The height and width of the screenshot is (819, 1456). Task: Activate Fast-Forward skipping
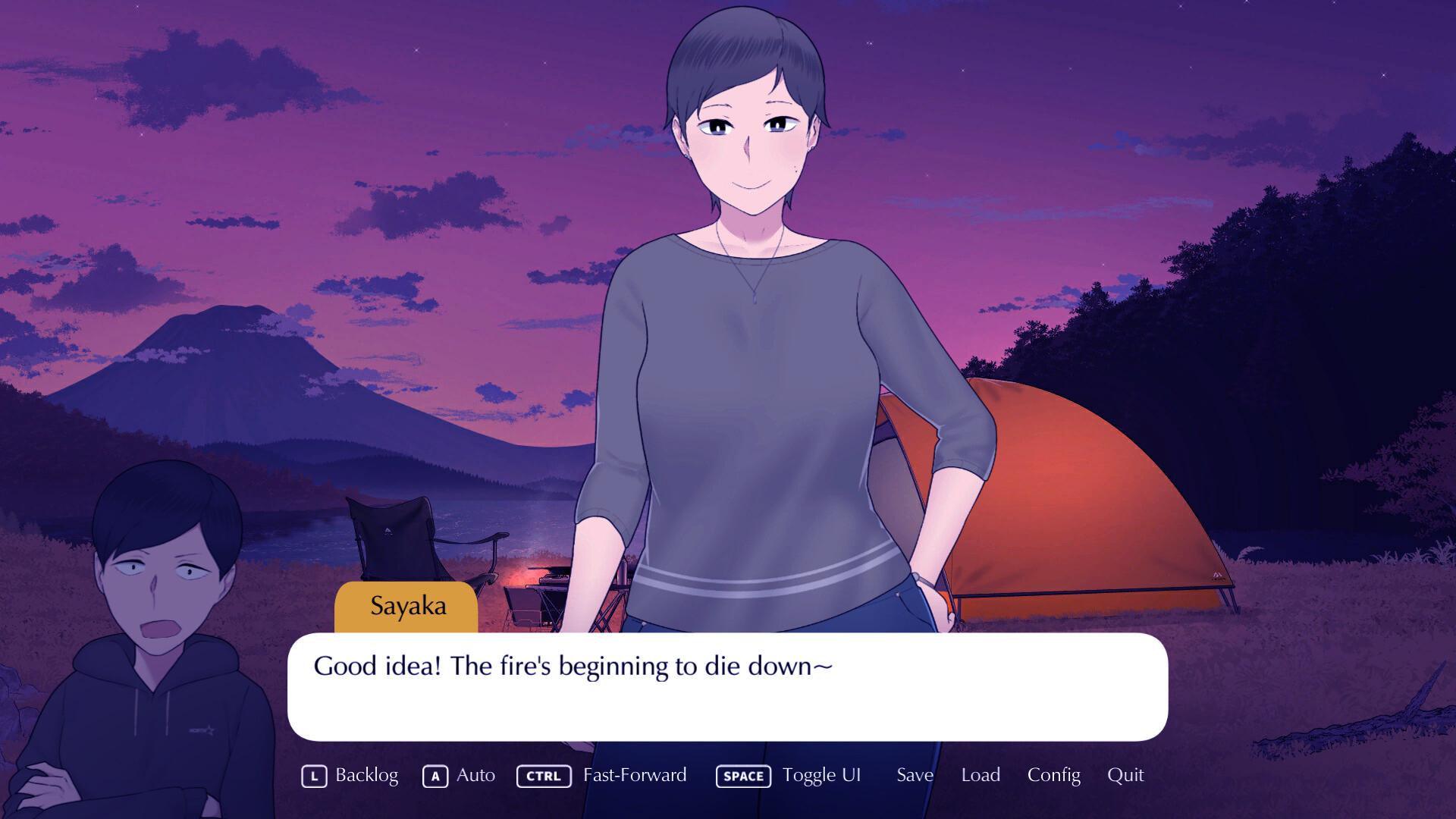click(634, 775)
